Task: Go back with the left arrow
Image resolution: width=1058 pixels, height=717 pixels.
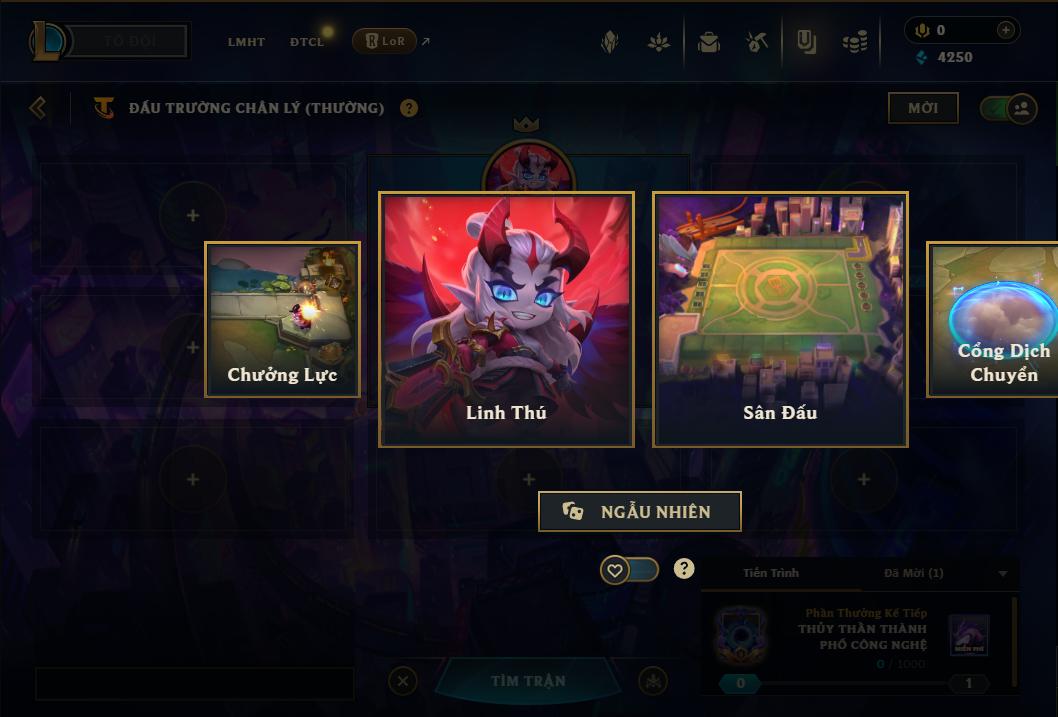Action: pos(38,107)
